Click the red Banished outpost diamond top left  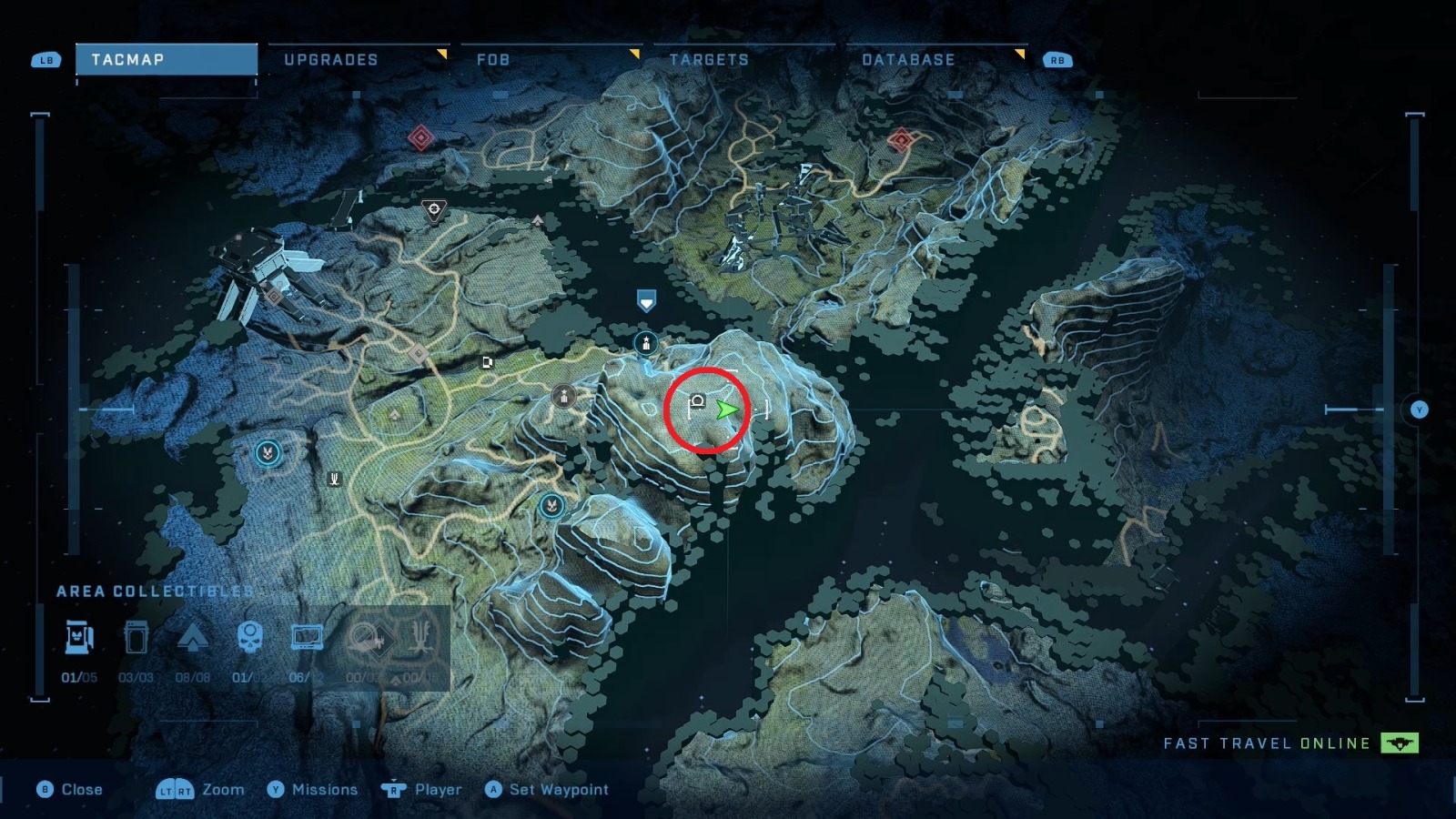pos(420,135)
